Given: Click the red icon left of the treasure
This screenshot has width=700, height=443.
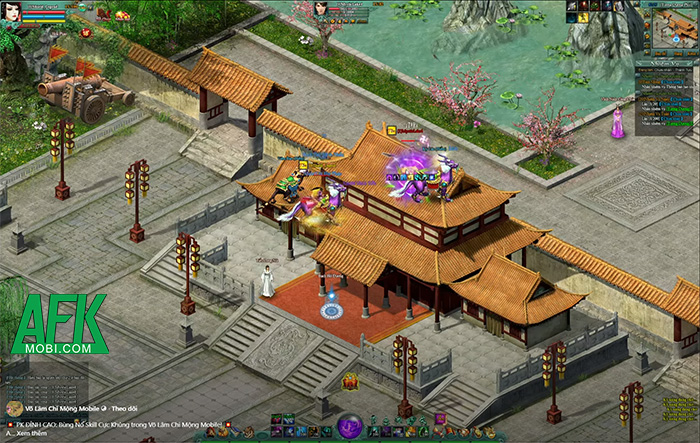Looking at the screenshot, I should pos(102,15).
